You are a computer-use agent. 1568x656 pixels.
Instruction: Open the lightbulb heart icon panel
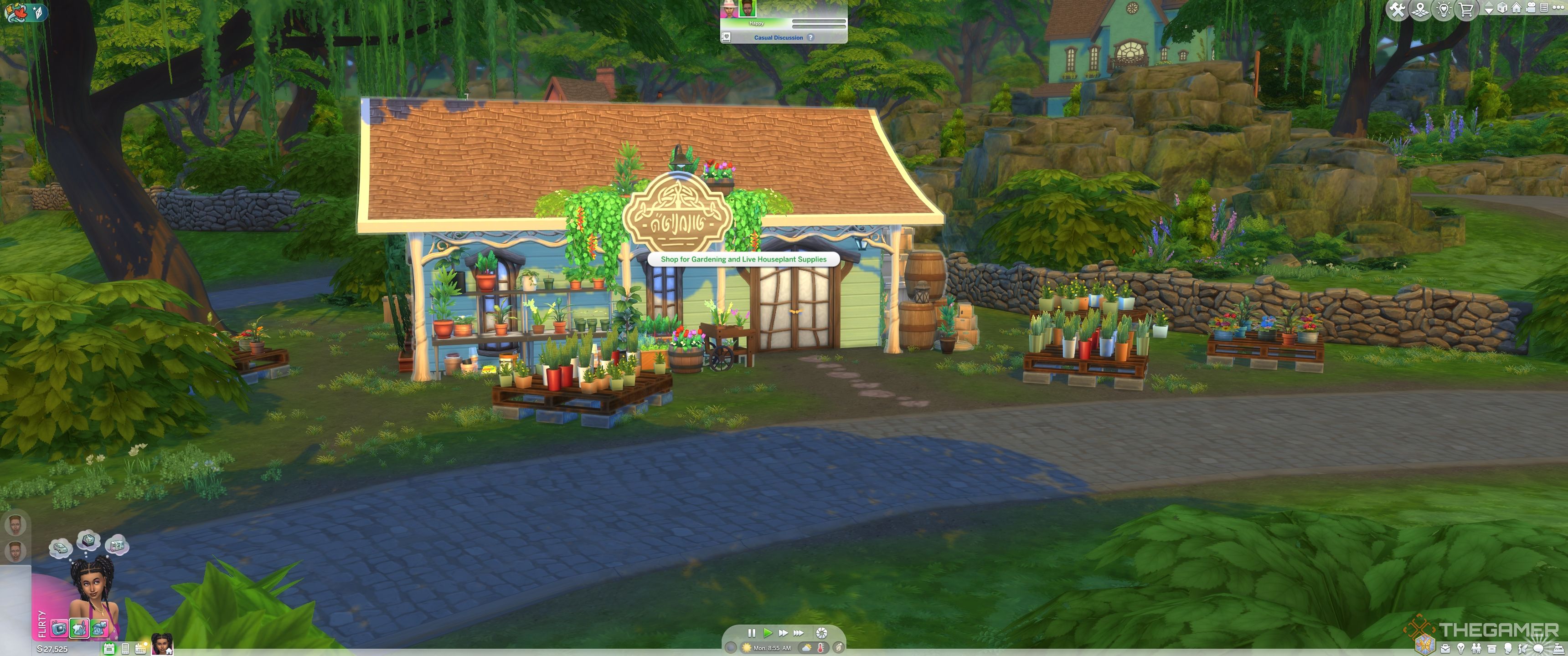click(x=1443, y=10)
